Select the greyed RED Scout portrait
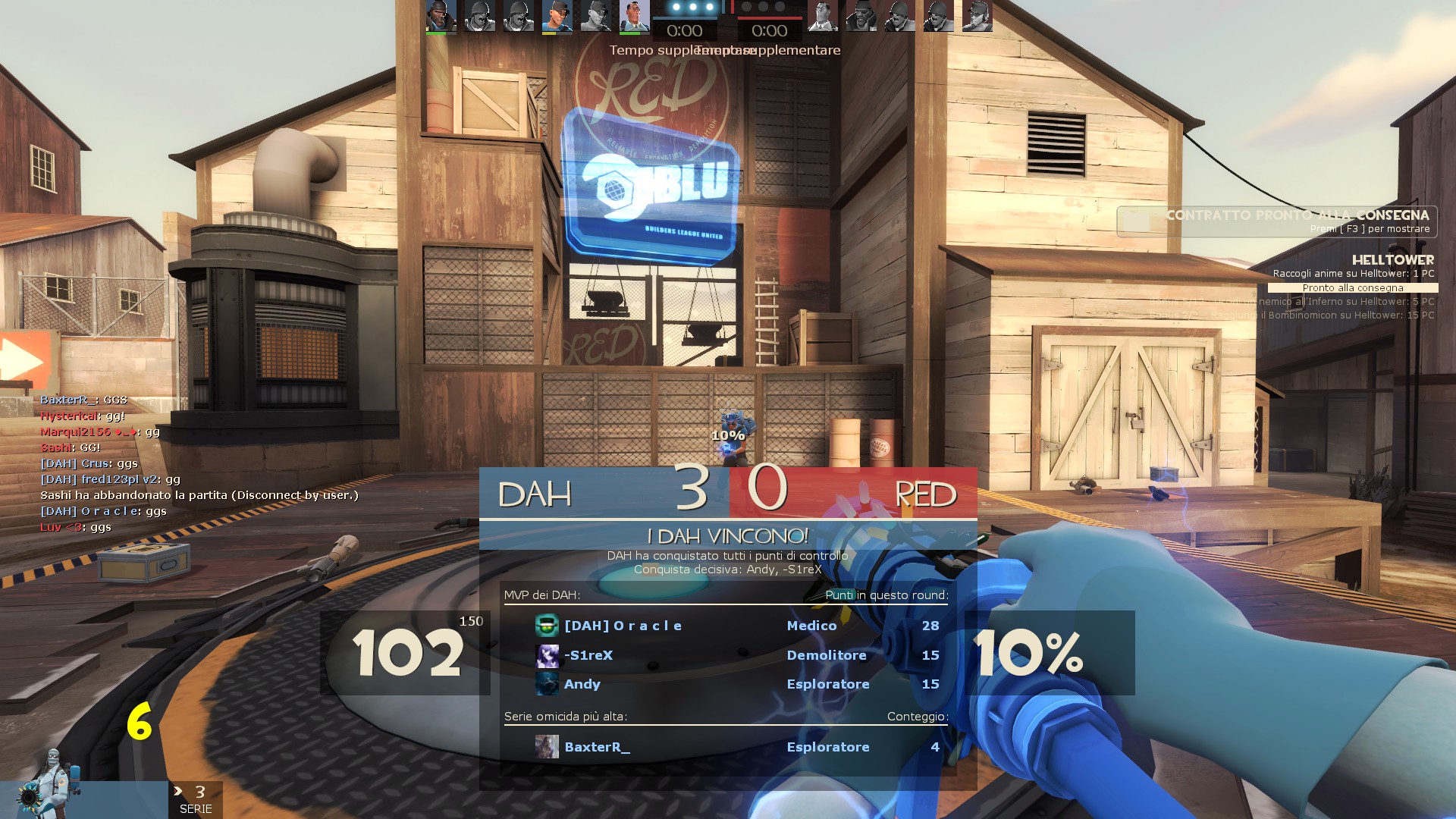The width and height of the screenshot is (1456, 819). [x=977, y=16]
